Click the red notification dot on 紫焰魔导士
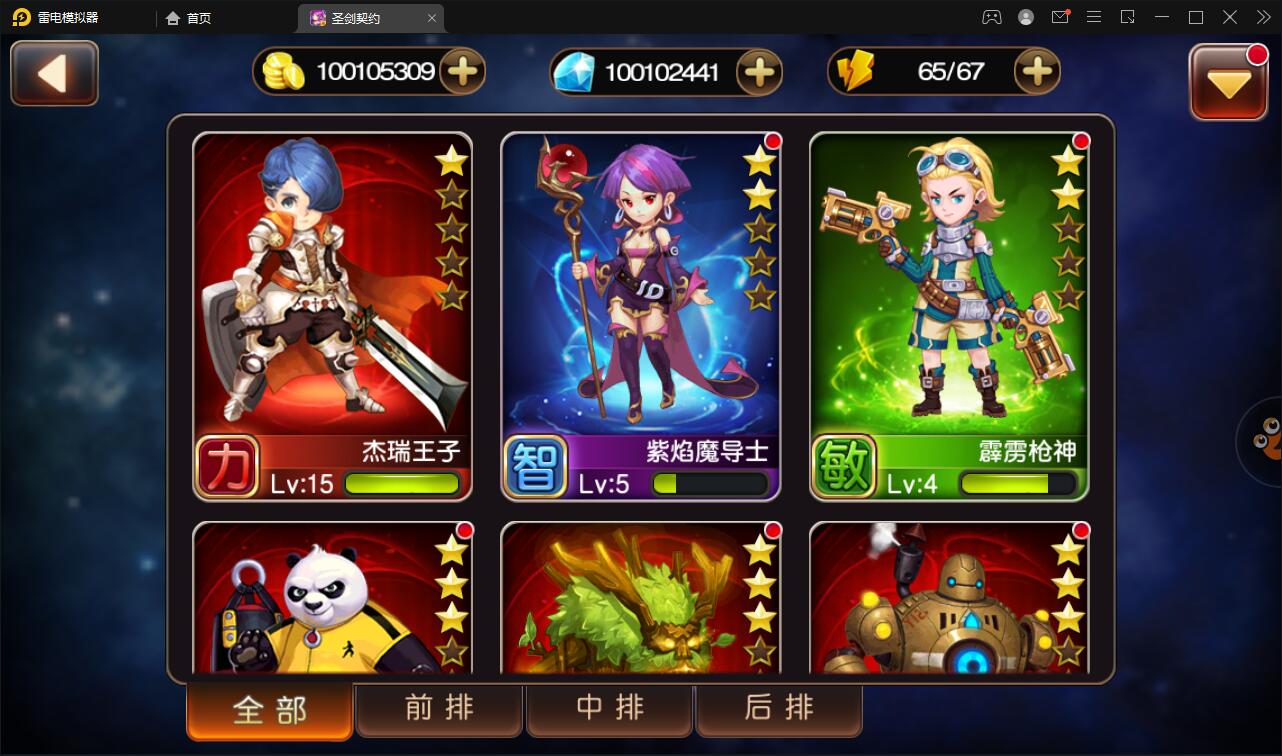The width and height of the screenshot is (1282, 756). point(771,142)
